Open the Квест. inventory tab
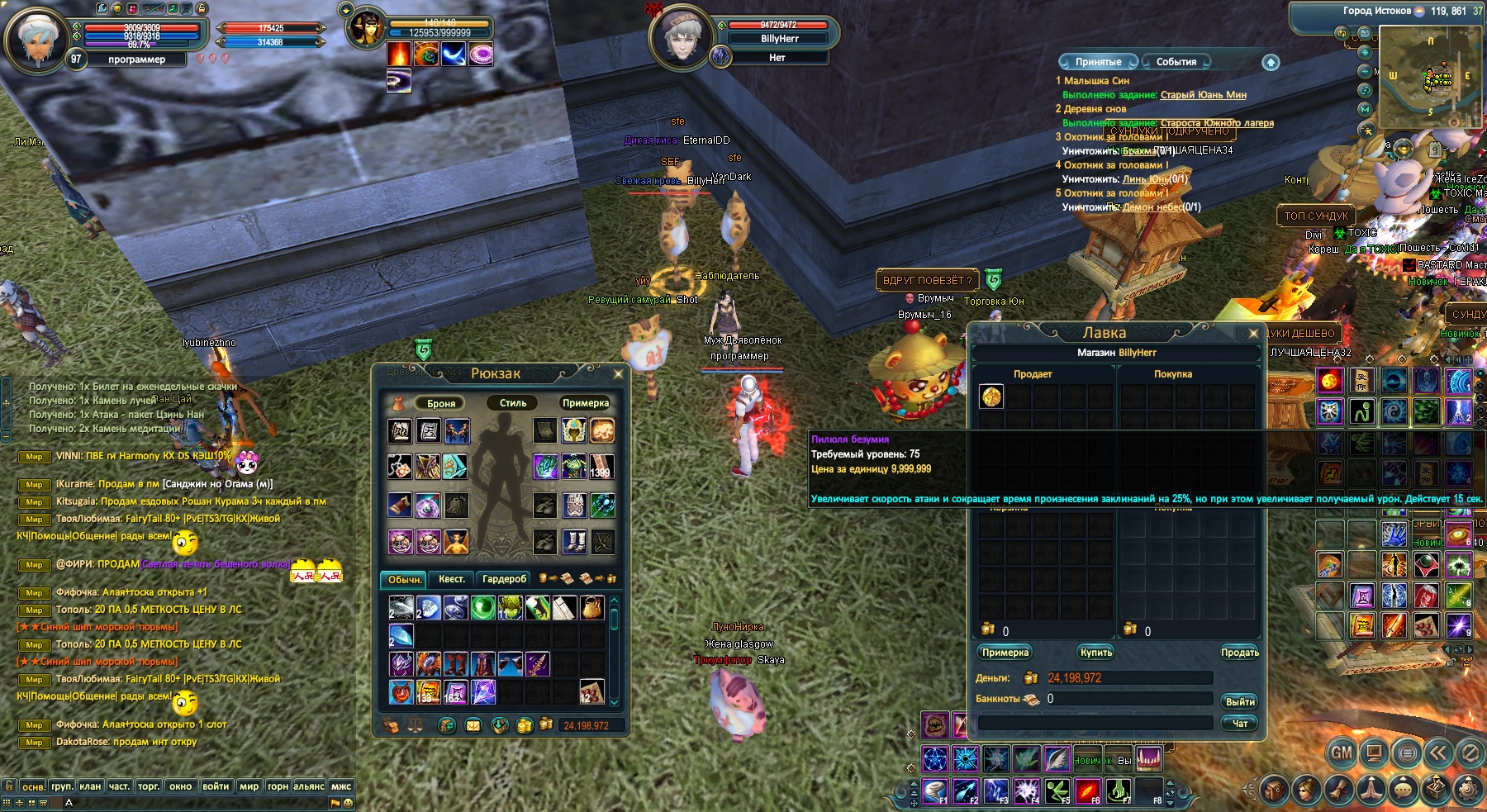Viewport: 1487px width, 812px height. click(451, 579)
